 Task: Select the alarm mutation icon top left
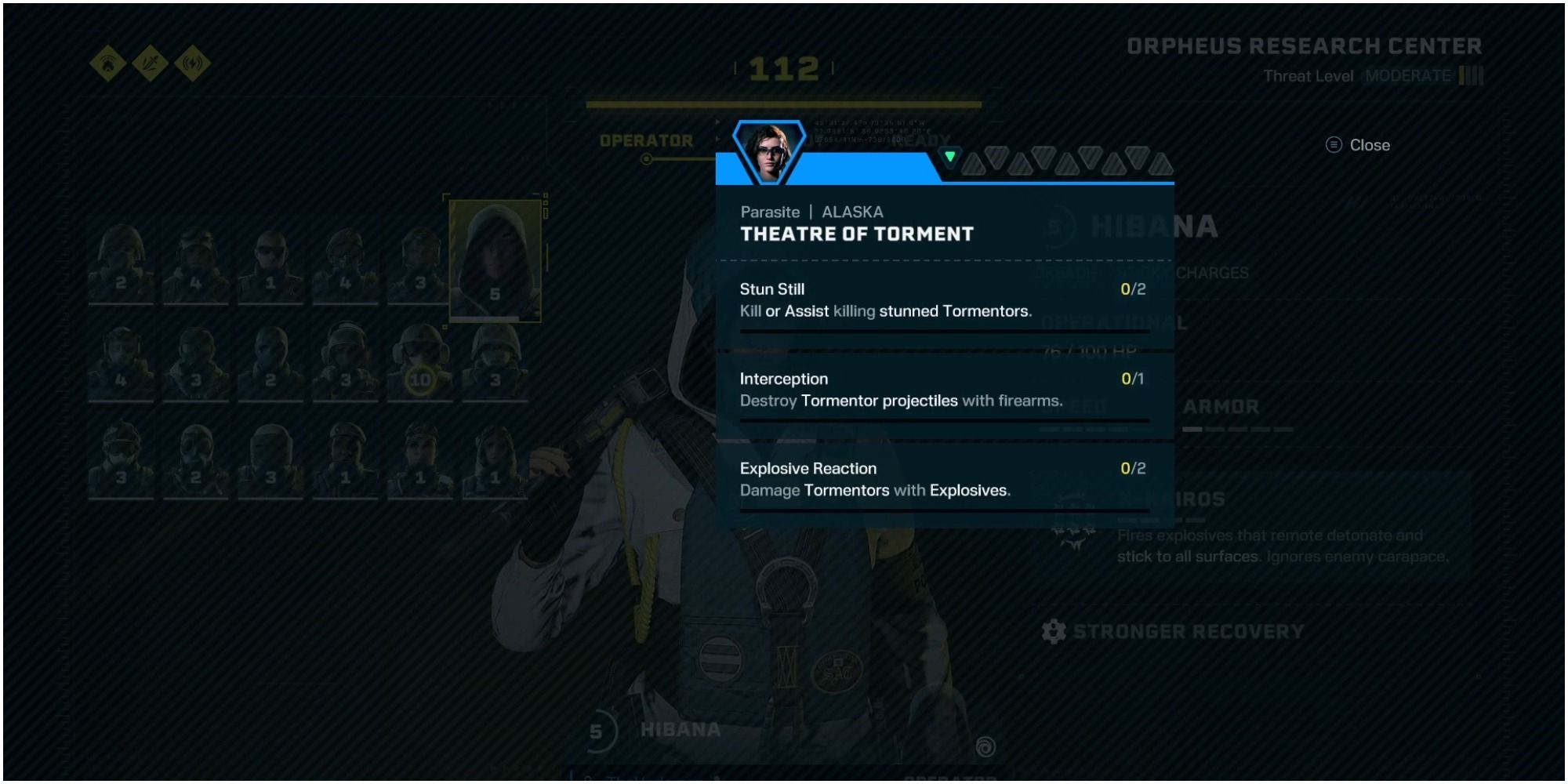(106, 63)
